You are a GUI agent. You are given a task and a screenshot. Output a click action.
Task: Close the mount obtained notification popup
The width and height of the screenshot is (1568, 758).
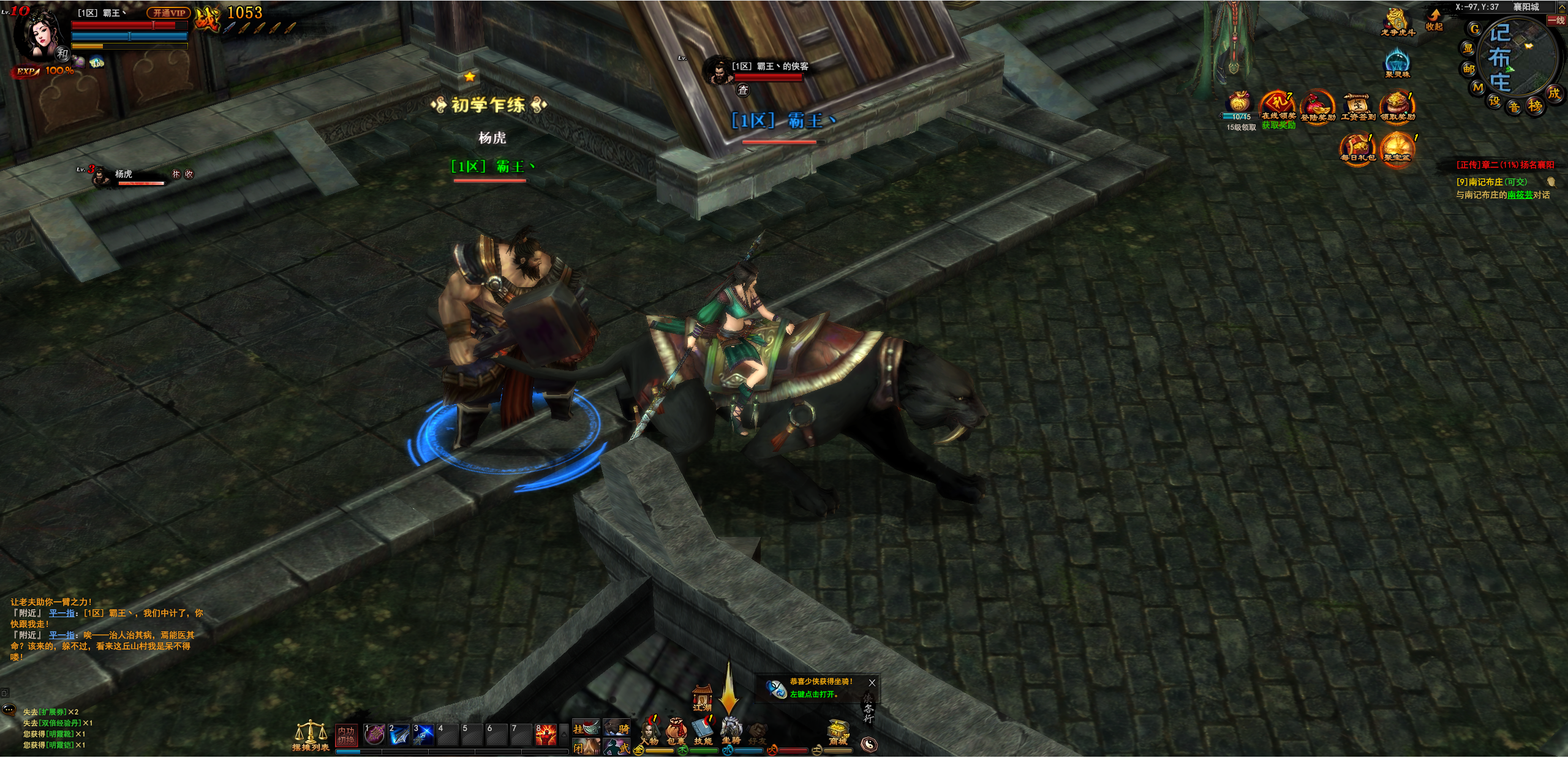point(872,683)
